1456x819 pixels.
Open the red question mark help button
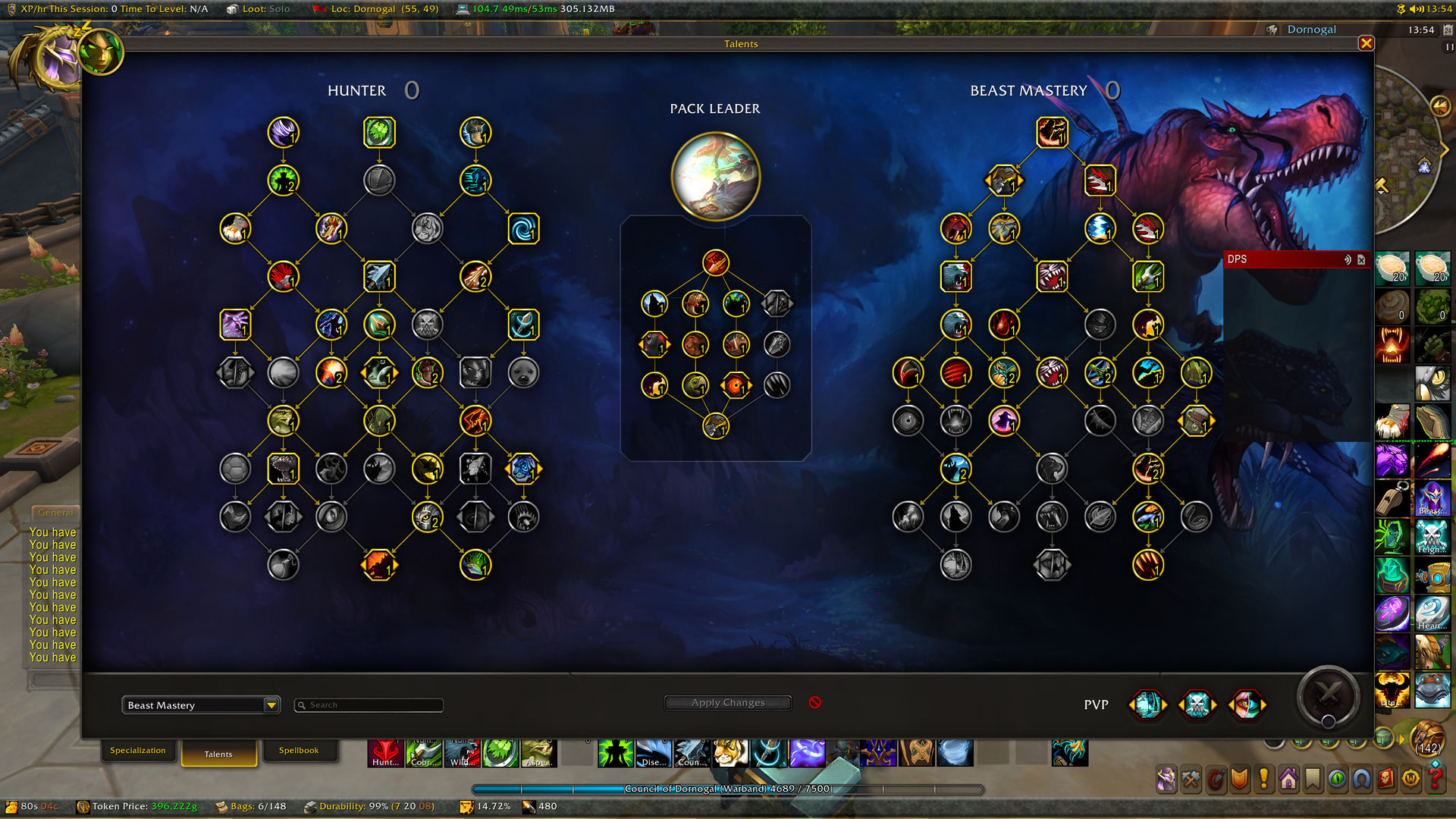click(x=1435, y=779)
